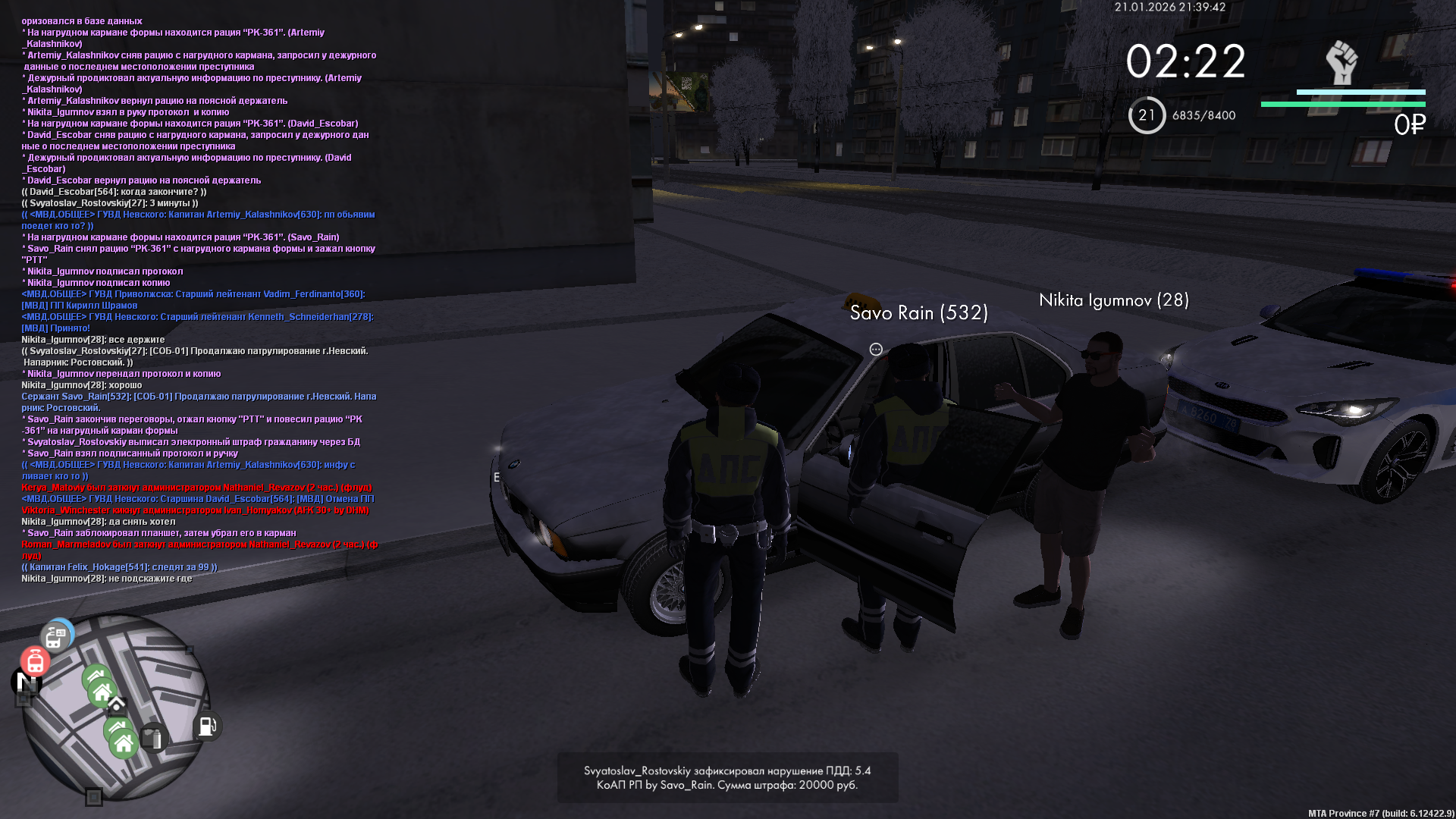Screen dimensions: 1456x819
Task: Click the traffic violation fine notification
Action: pos(727,777)
